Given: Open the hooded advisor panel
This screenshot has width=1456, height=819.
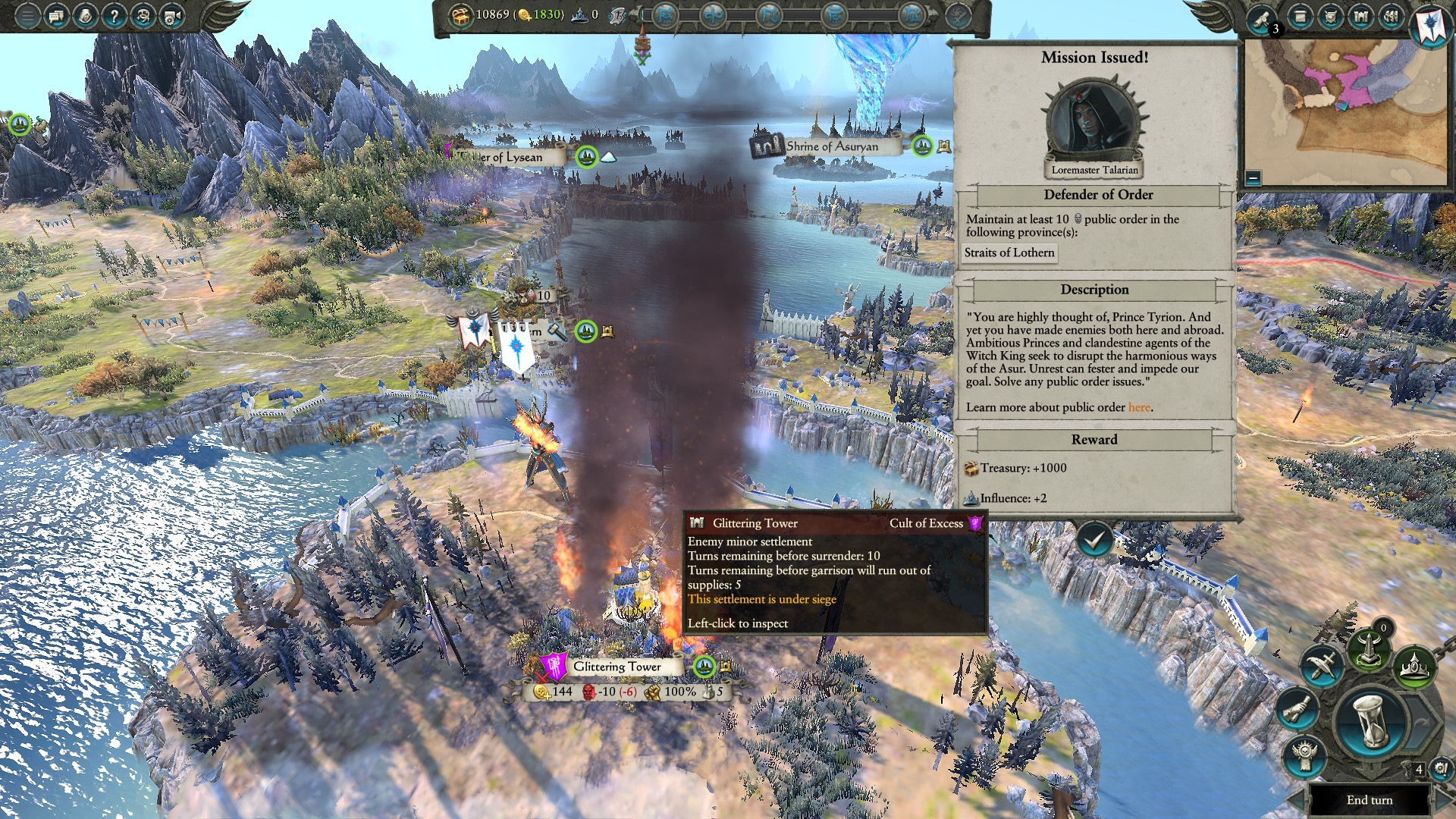Looking at the screenshot, I should coord(143,15).
